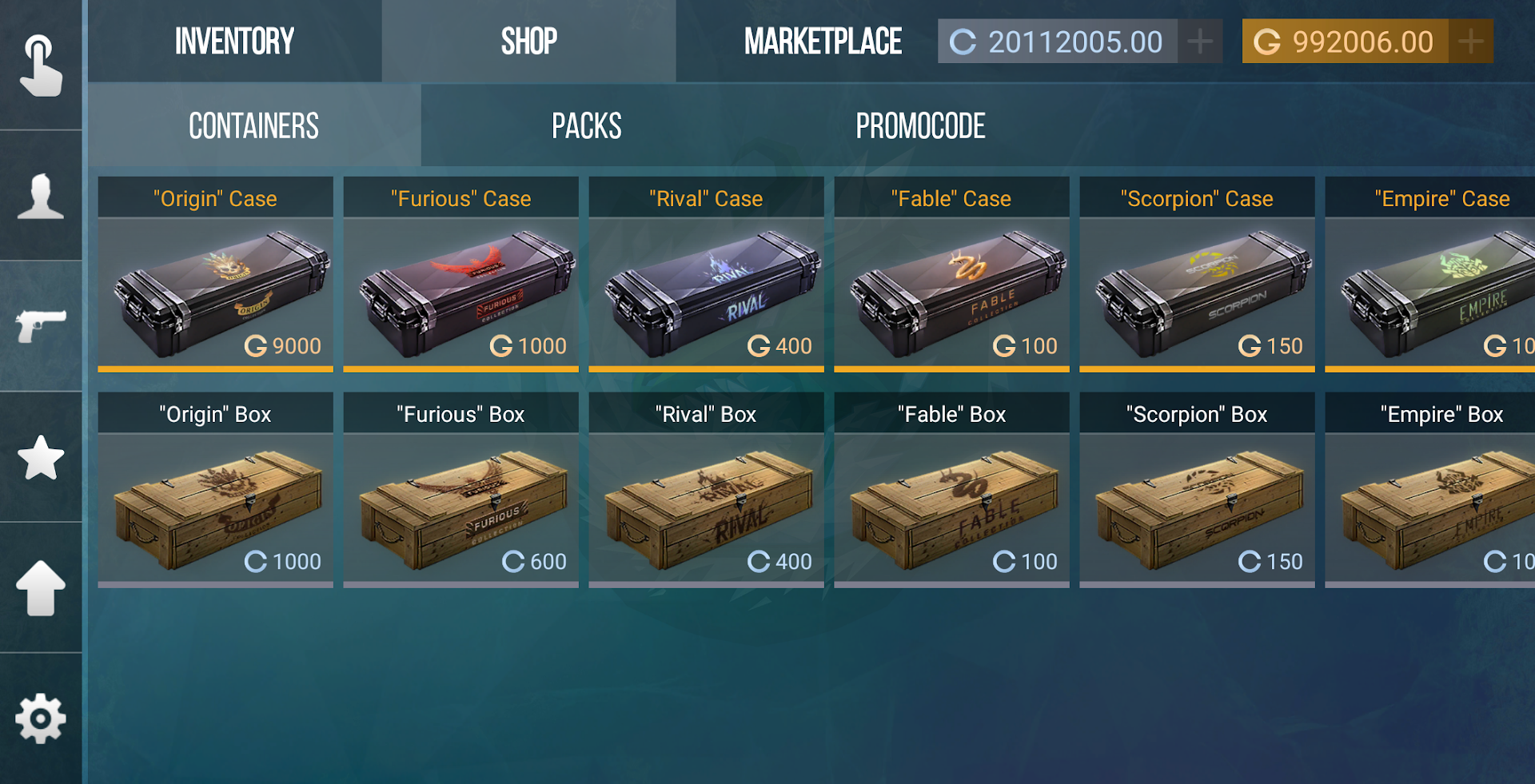Open the Promocode section

coord(920,125)
